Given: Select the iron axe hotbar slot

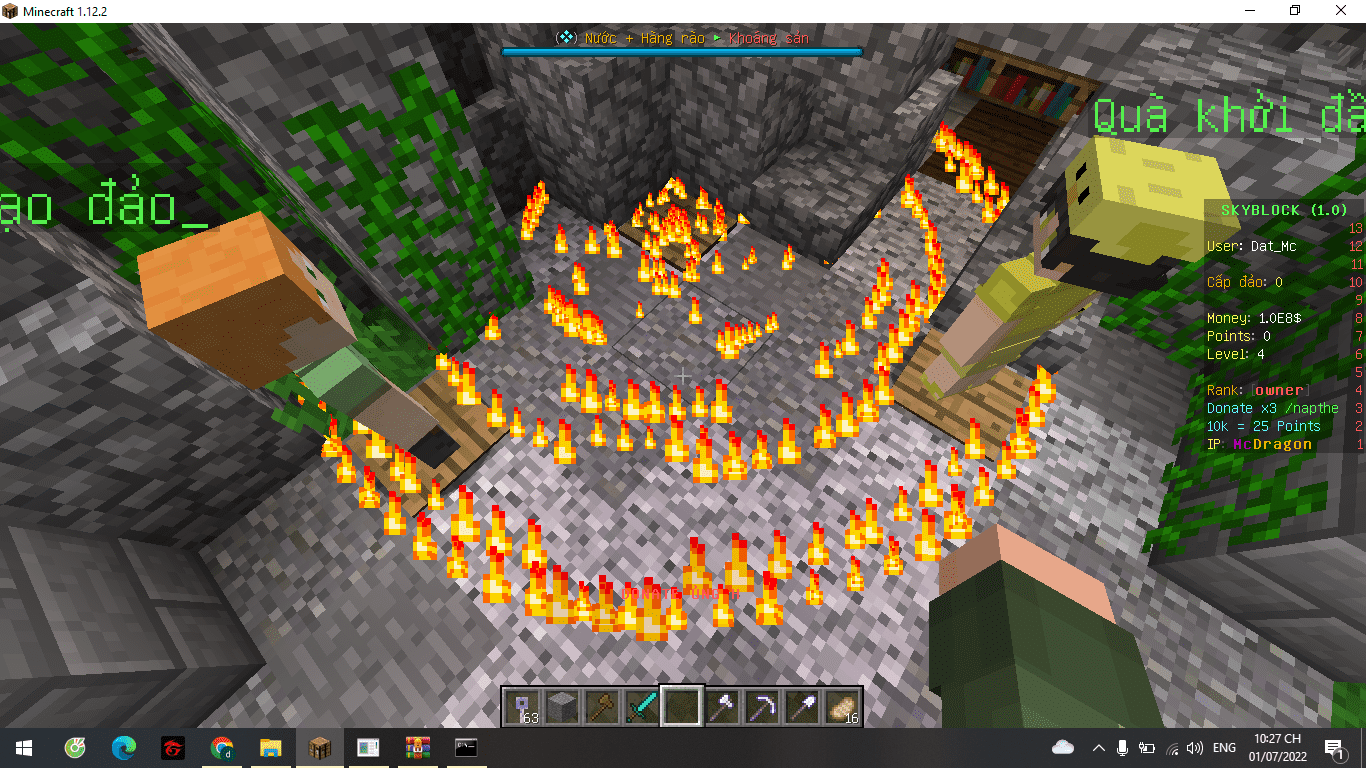Looking at the screenshot, I should pos(722,706).
